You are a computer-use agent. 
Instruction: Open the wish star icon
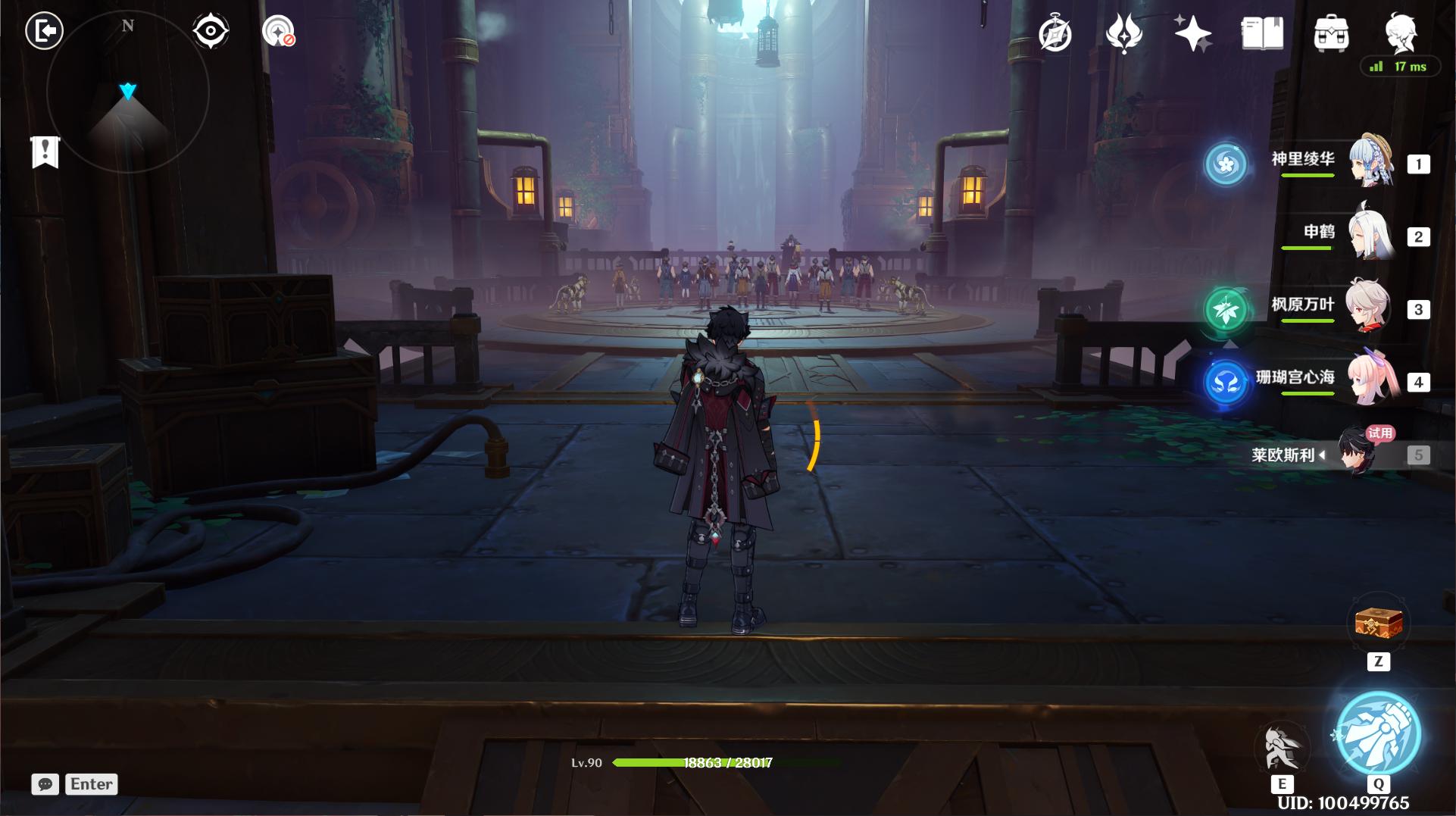coord(1192,34)
